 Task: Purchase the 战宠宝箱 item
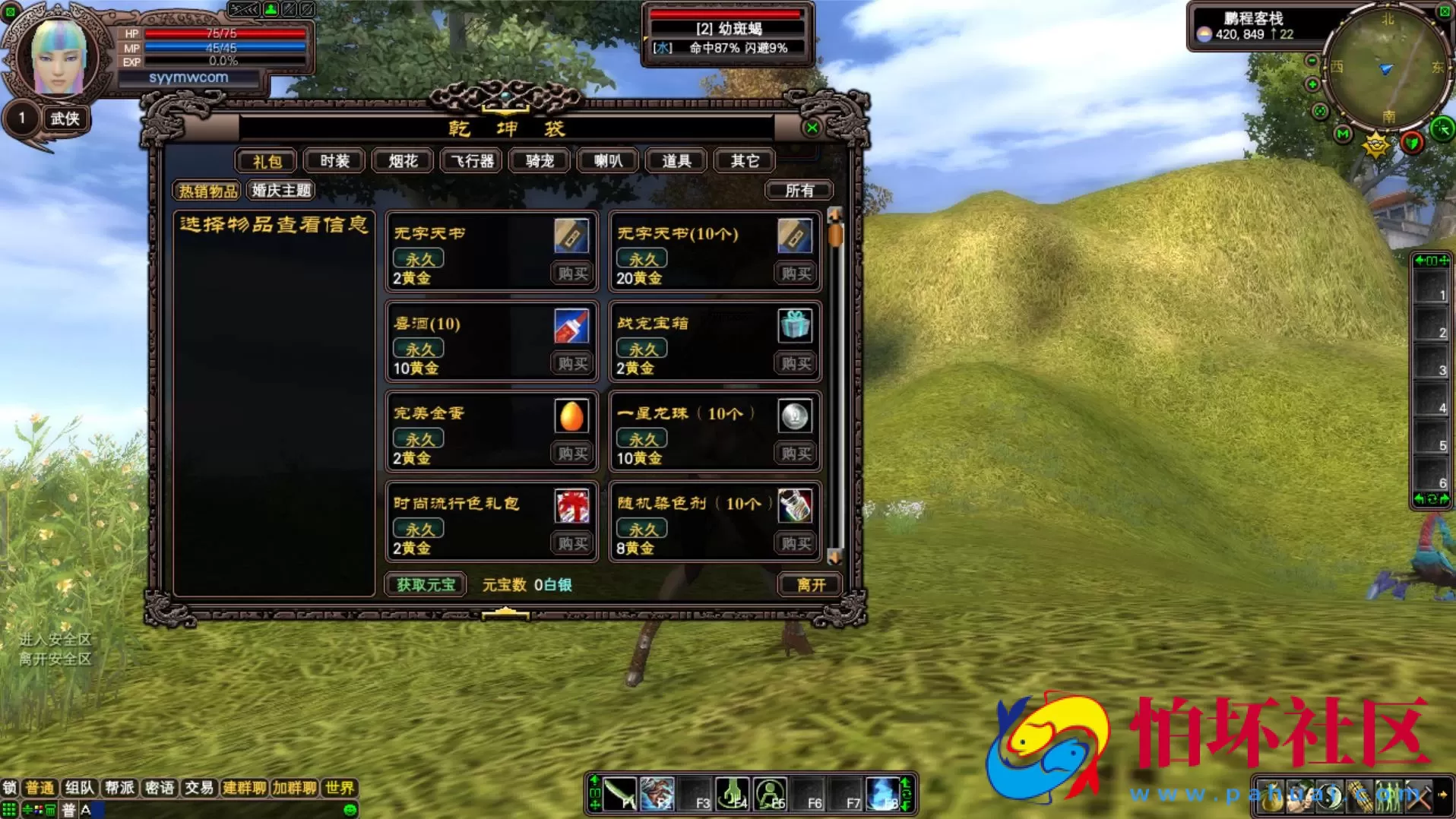coord(796,363)
